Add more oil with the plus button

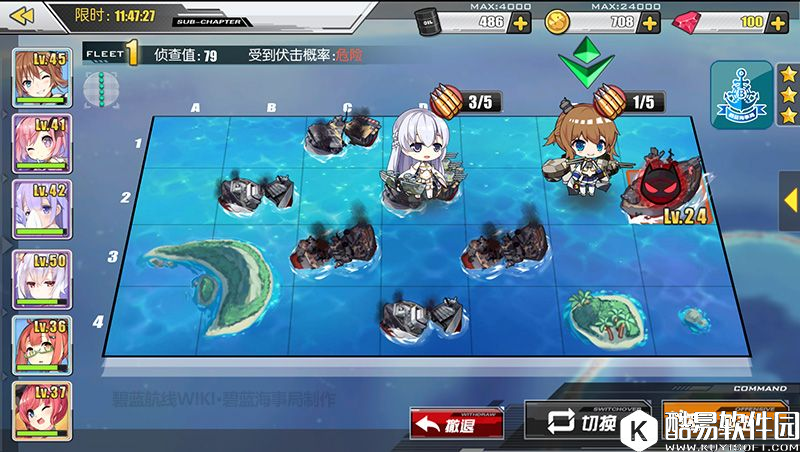[520, 22]
